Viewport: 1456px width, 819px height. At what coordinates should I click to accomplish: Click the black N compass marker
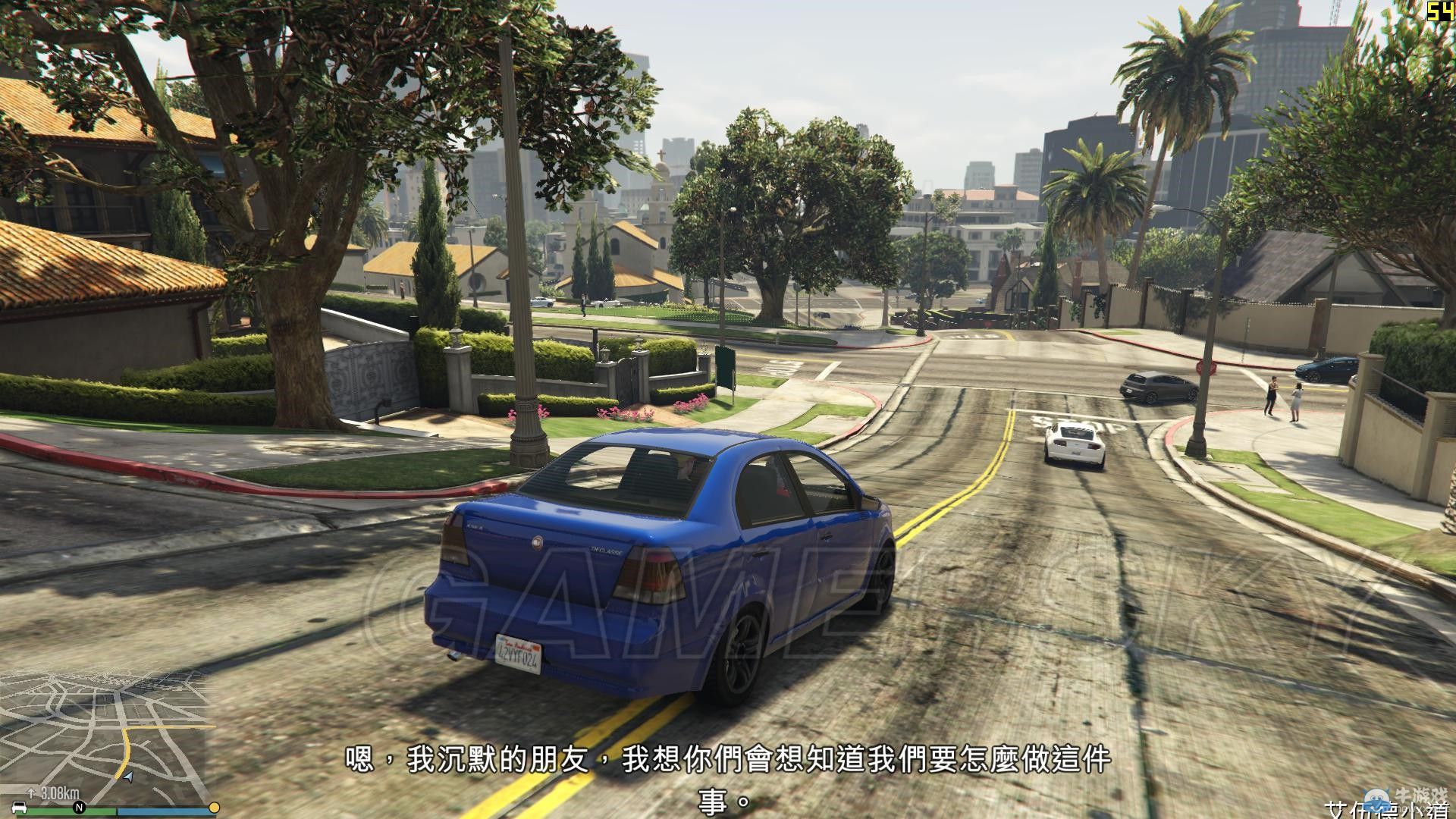[79, 806]
